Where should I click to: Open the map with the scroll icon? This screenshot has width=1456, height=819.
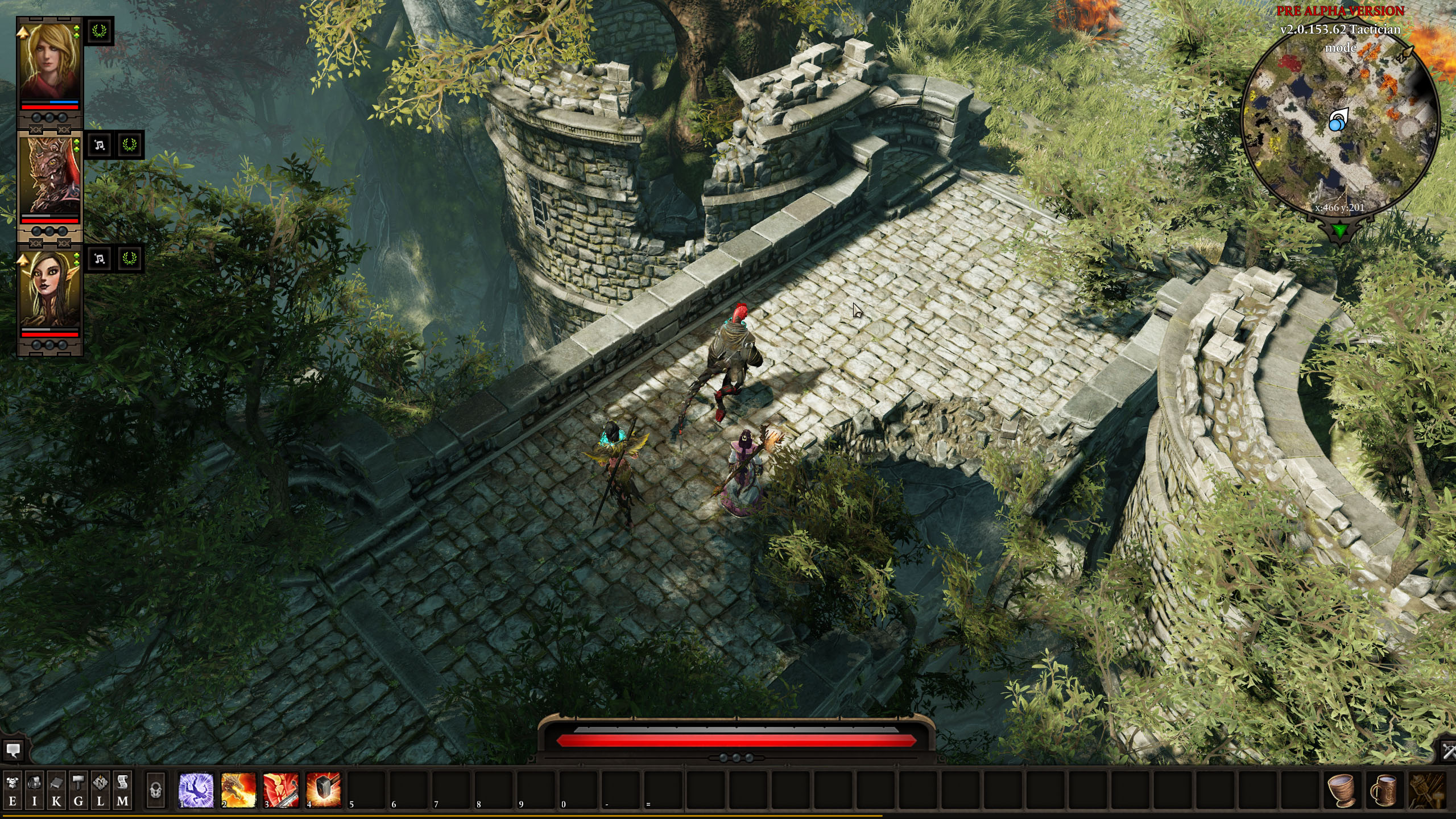point(122,790)
